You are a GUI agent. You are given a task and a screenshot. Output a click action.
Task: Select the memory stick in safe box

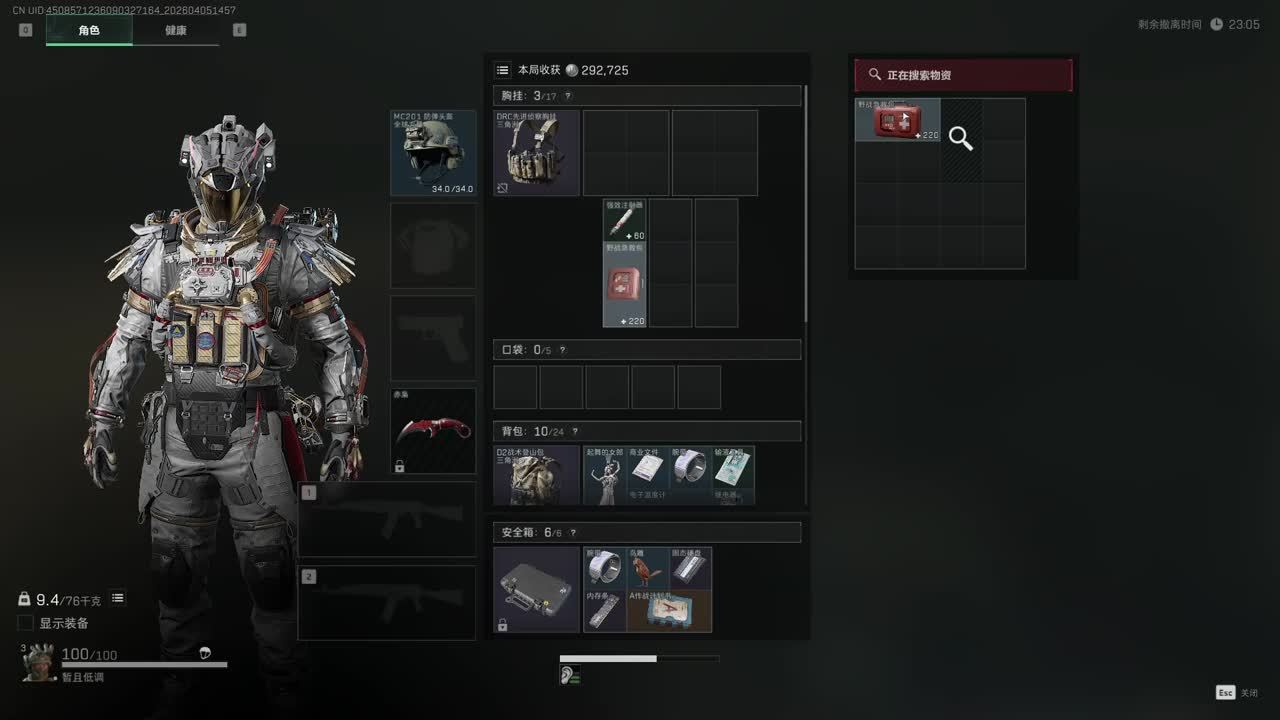[604, 610]
